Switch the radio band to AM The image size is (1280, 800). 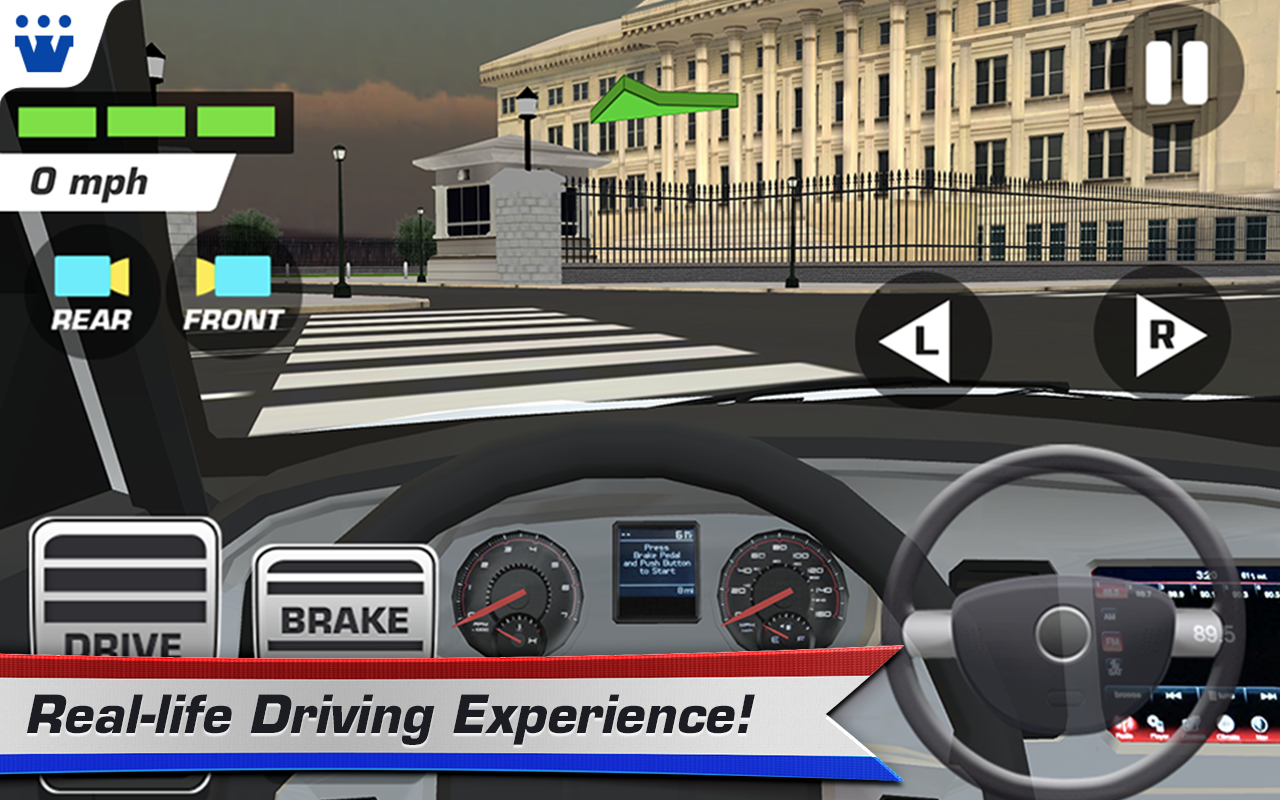click(1112, 616)
